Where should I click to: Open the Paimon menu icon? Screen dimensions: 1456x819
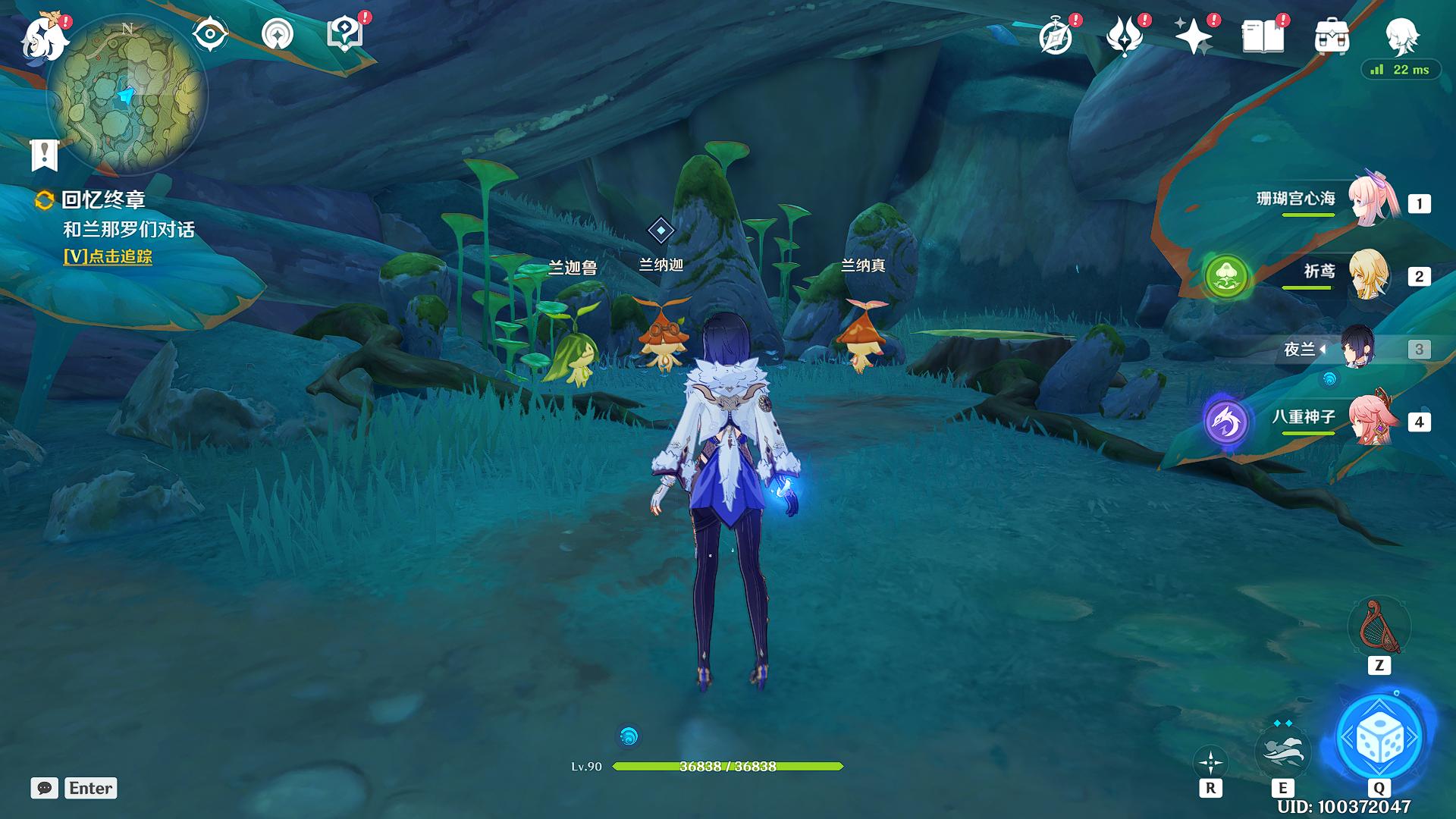click(44, 36)
